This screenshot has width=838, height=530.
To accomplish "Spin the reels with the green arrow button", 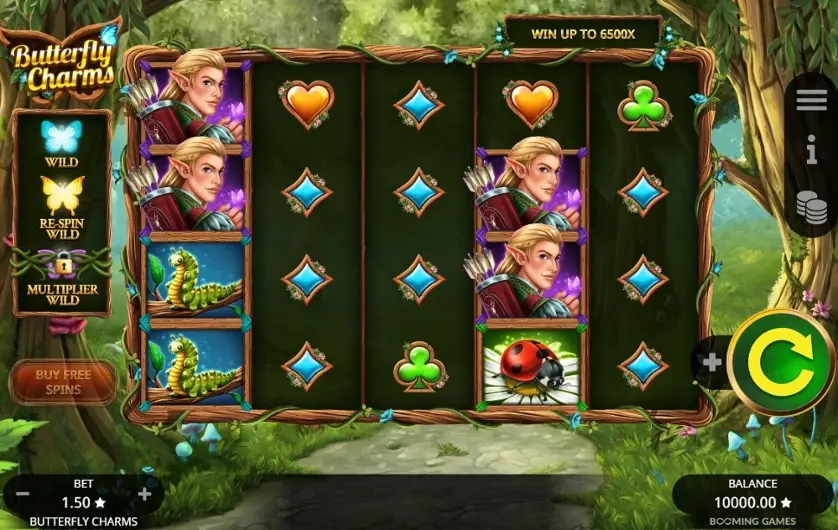I will [781, 362].
